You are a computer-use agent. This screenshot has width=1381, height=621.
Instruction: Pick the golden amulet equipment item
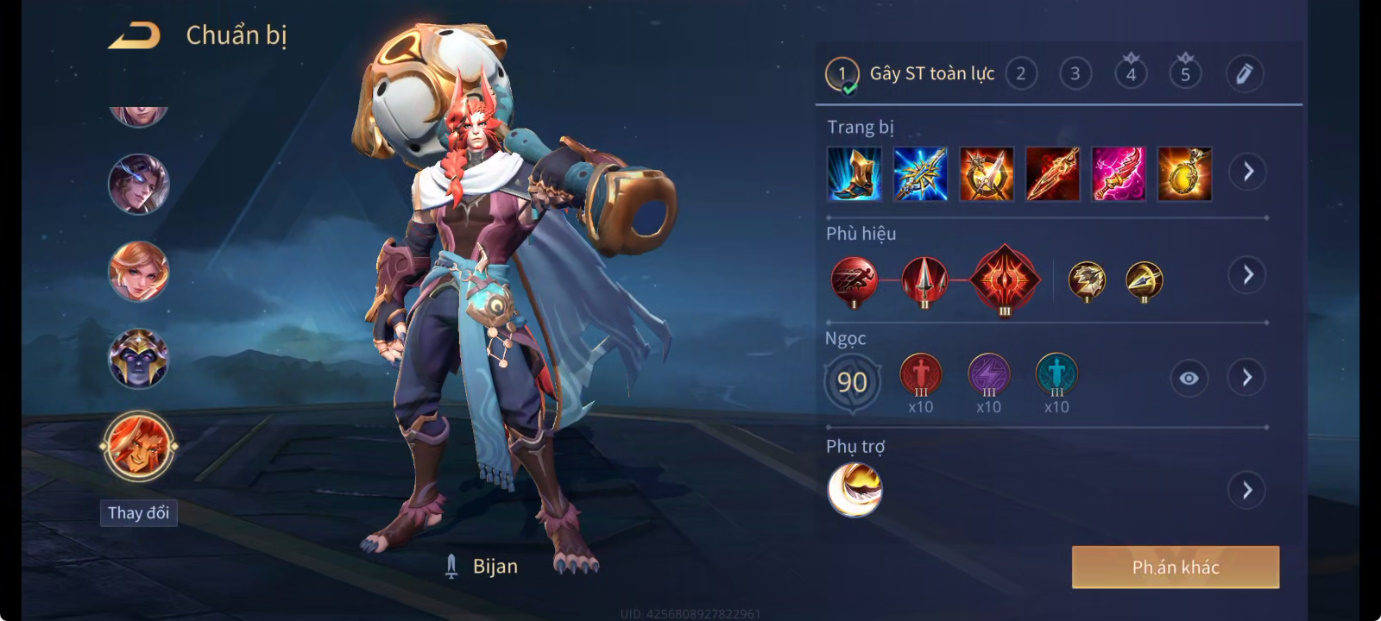coord(1184,174)
